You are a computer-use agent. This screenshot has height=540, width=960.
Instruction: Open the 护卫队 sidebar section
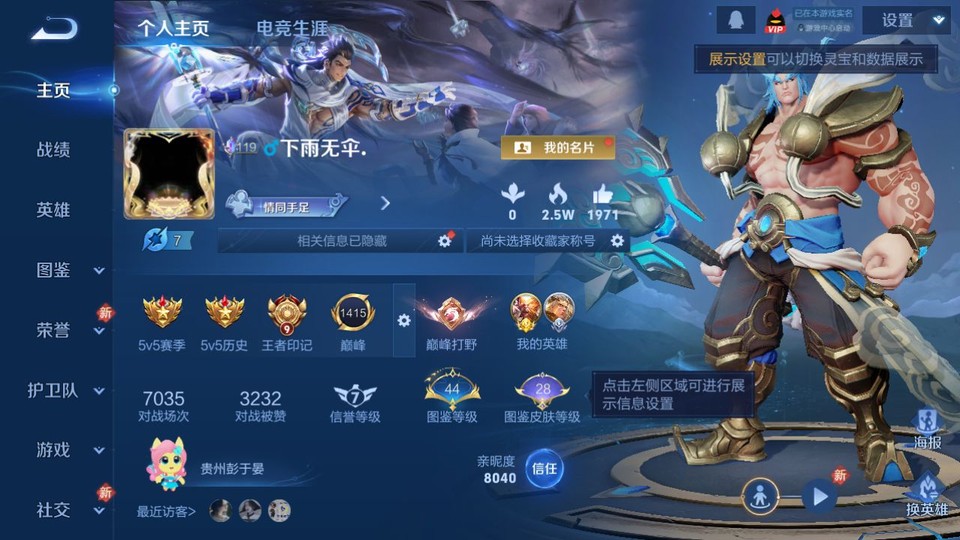[53, 390]
